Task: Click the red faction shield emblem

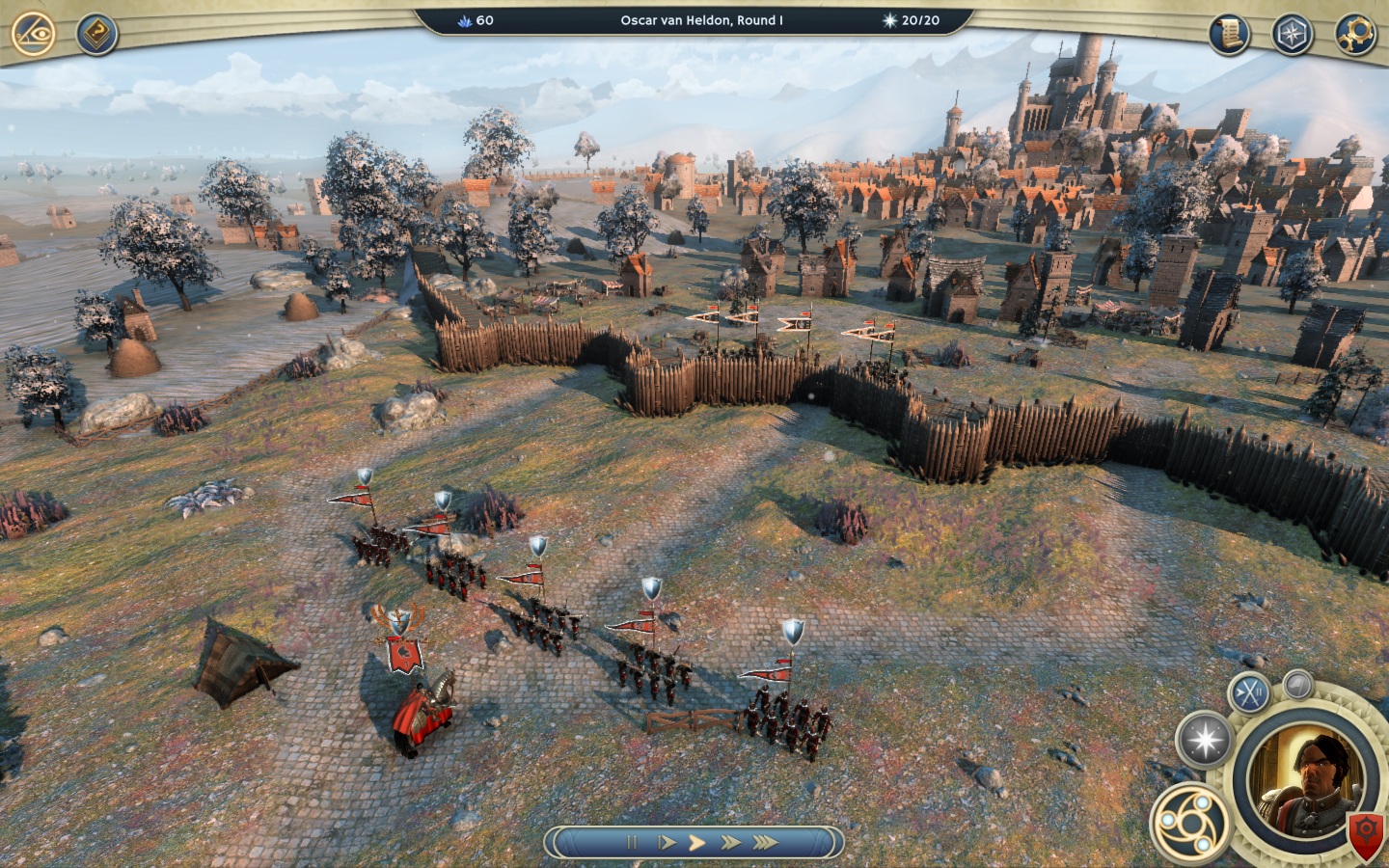Action: point(1366,829)
